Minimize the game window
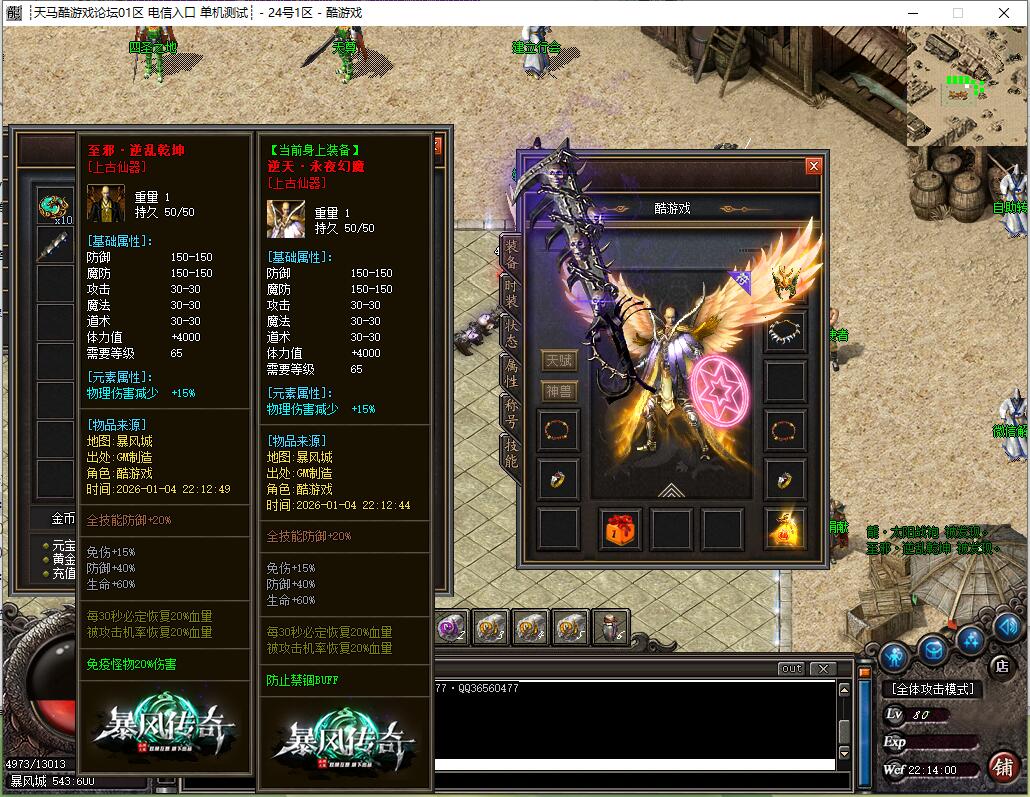1030x797 pixels. [911, 13]
